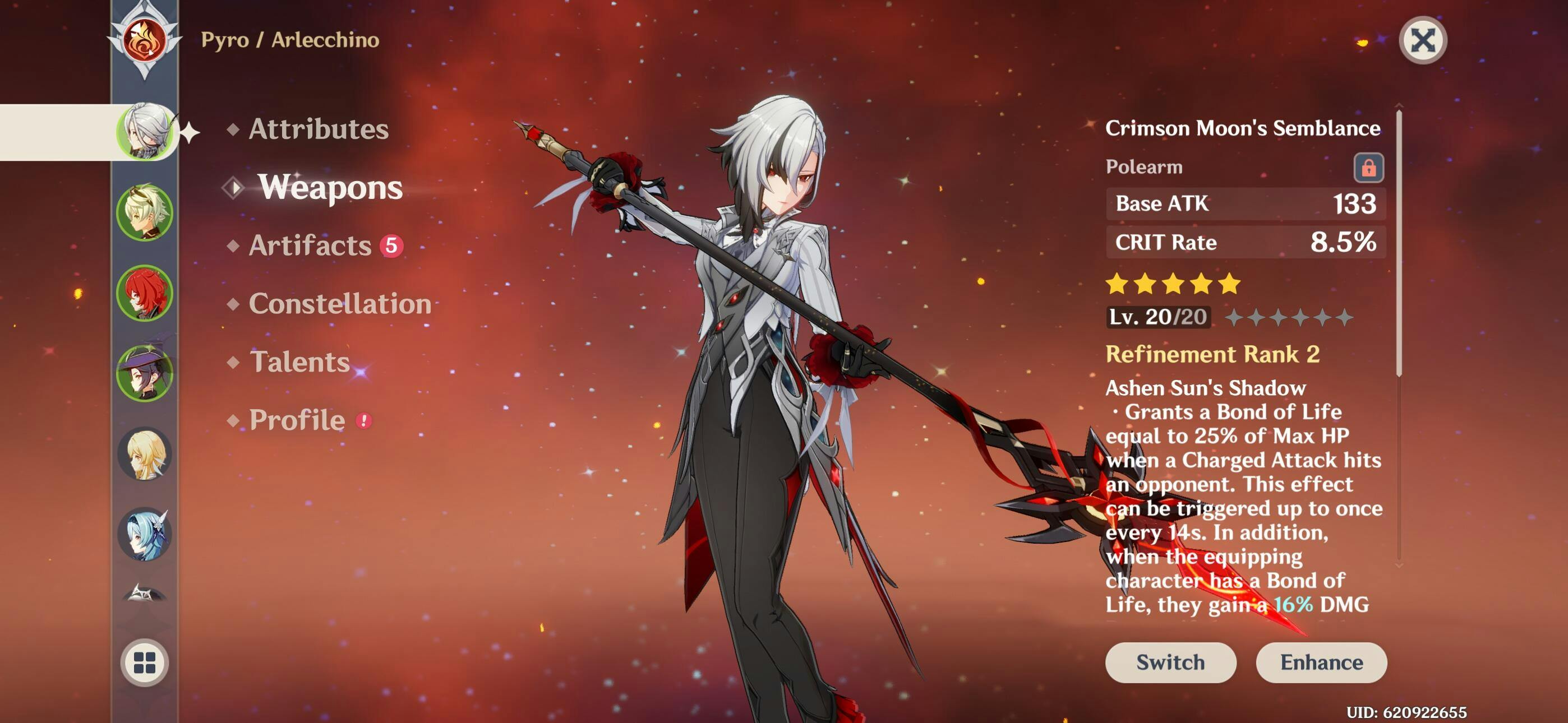Screen dimensions: 1568x723
Task: Select the red-haired character portrait
Action: pos(145,293)
